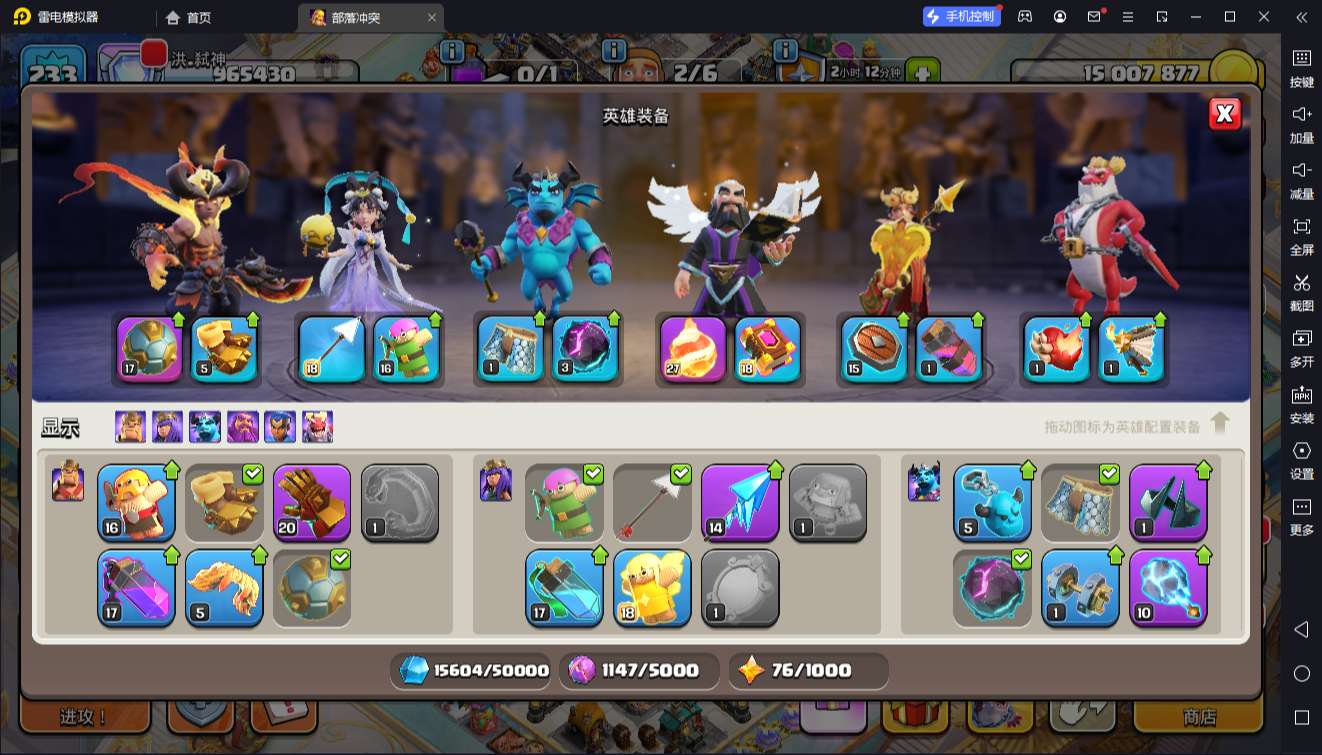Filter equipment by Minion Prince portrait
The width and height of the screenshot is (1322, 755).
[205, 427]
